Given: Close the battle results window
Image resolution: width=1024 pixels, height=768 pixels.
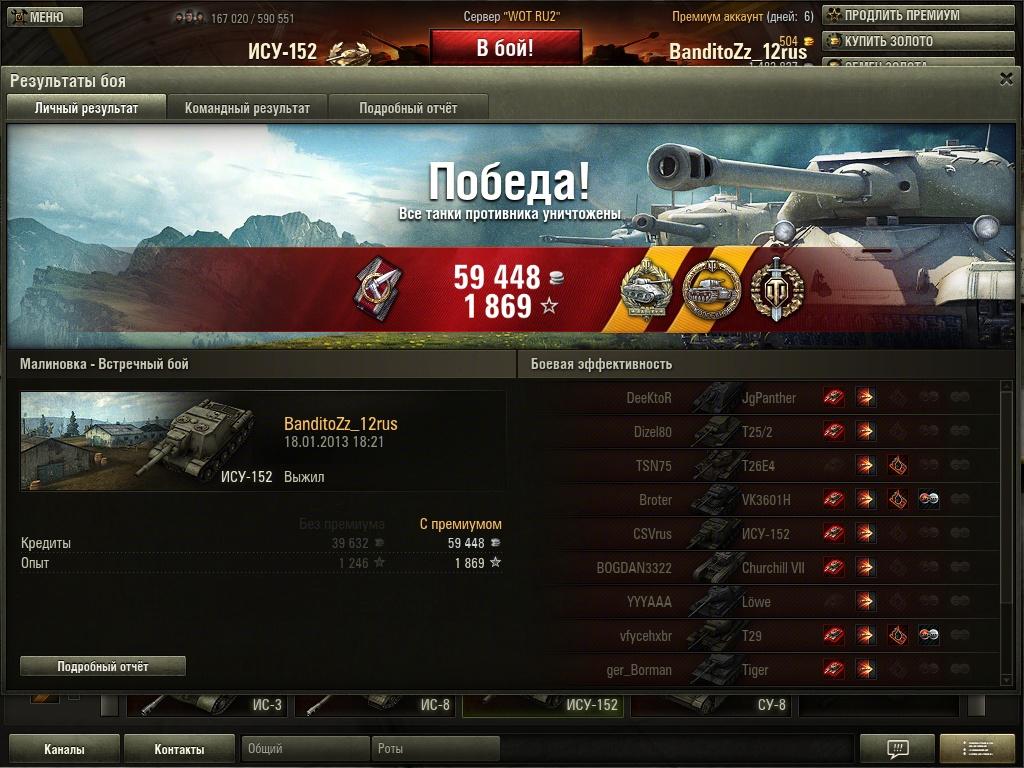Looking at the screenshot, I should tap(1006, 79).
